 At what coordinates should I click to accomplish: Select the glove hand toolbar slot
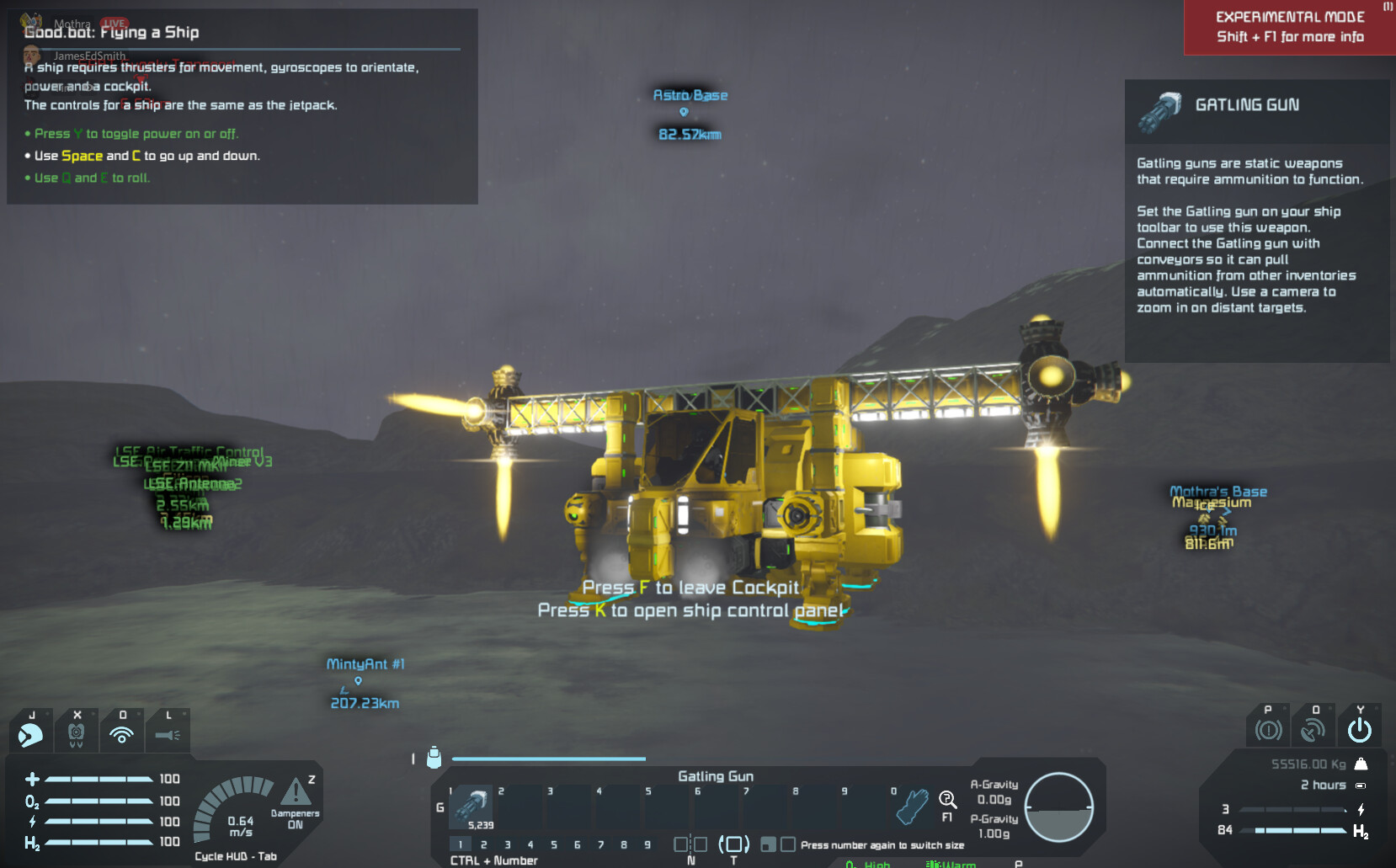(x=912, y=807)
